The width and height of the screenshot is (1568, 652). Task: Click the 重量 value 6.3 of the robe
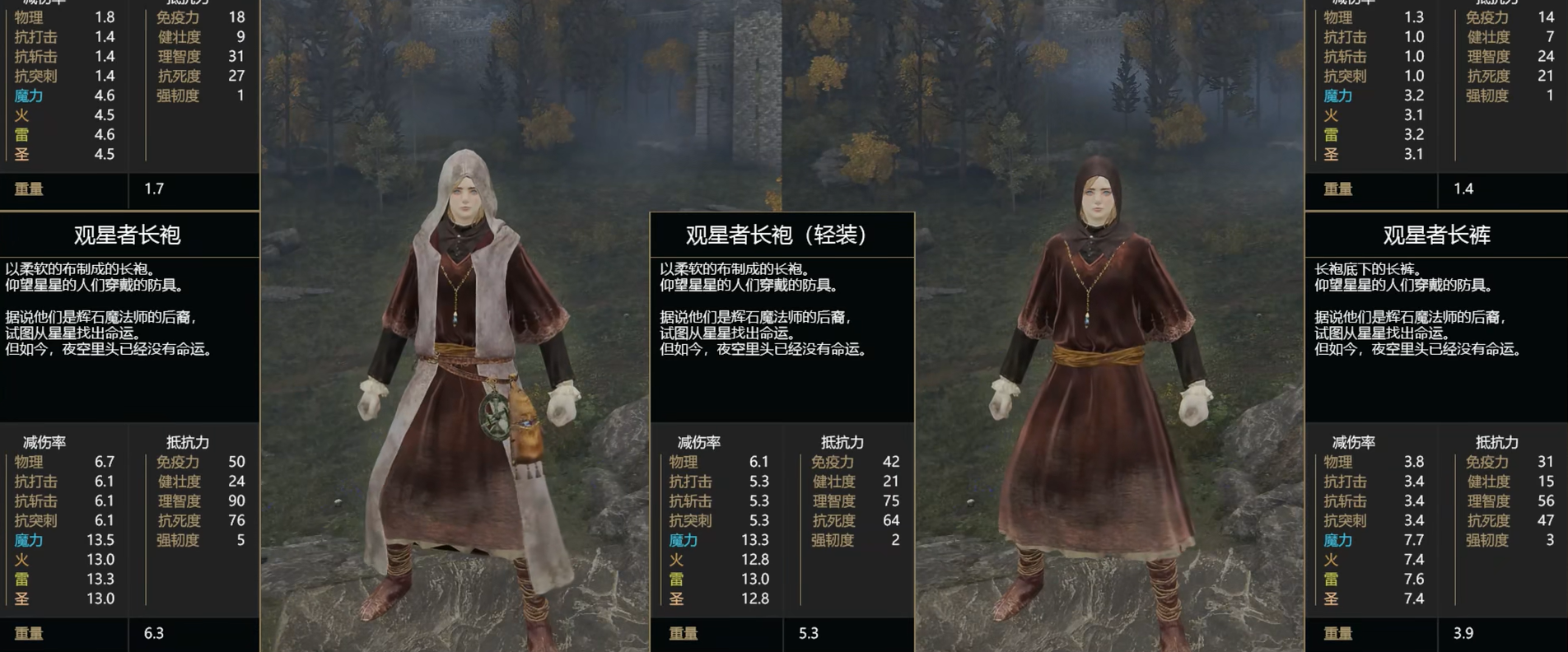tap(152, 634)
